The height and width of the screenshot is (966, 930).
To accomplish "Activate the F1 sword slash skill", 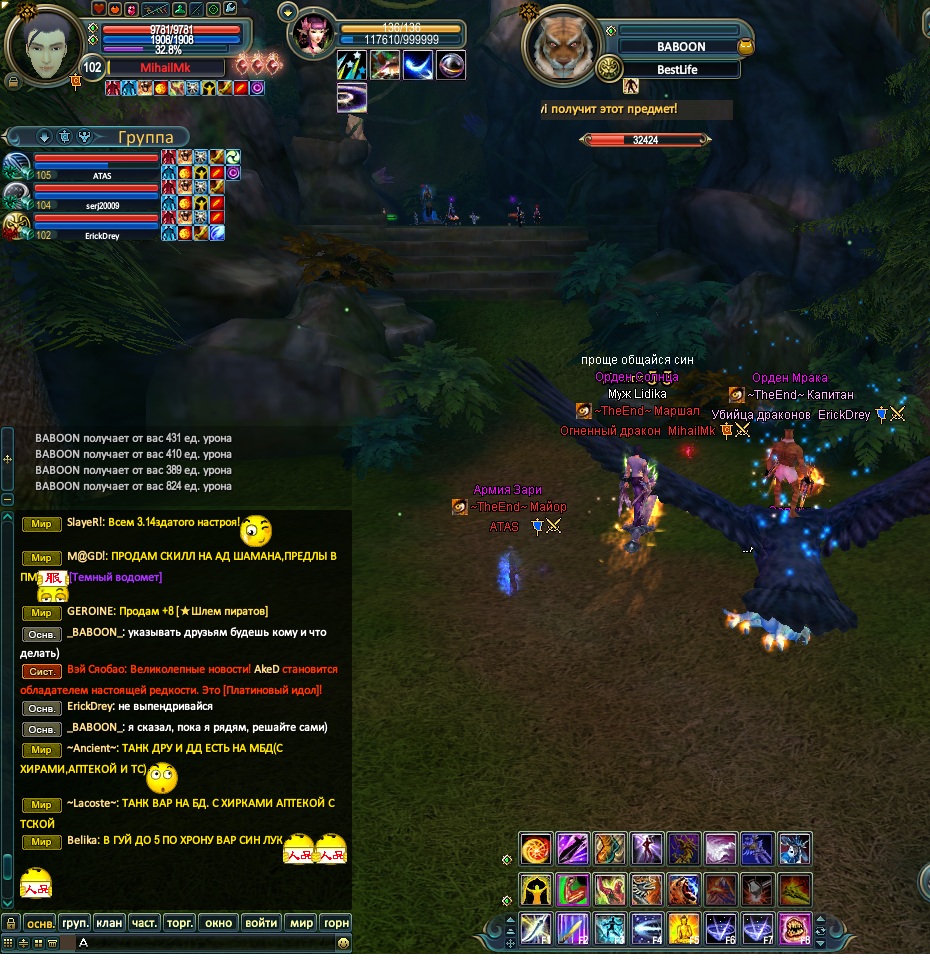I will tap(536, 928).
